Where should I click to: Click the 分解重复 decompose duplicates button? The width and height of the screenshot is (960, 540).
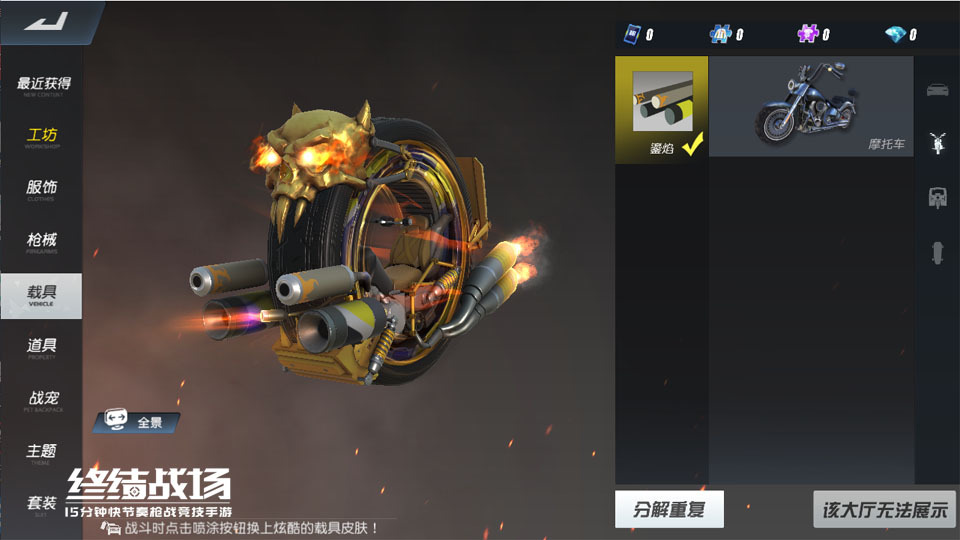coord(669,509)
